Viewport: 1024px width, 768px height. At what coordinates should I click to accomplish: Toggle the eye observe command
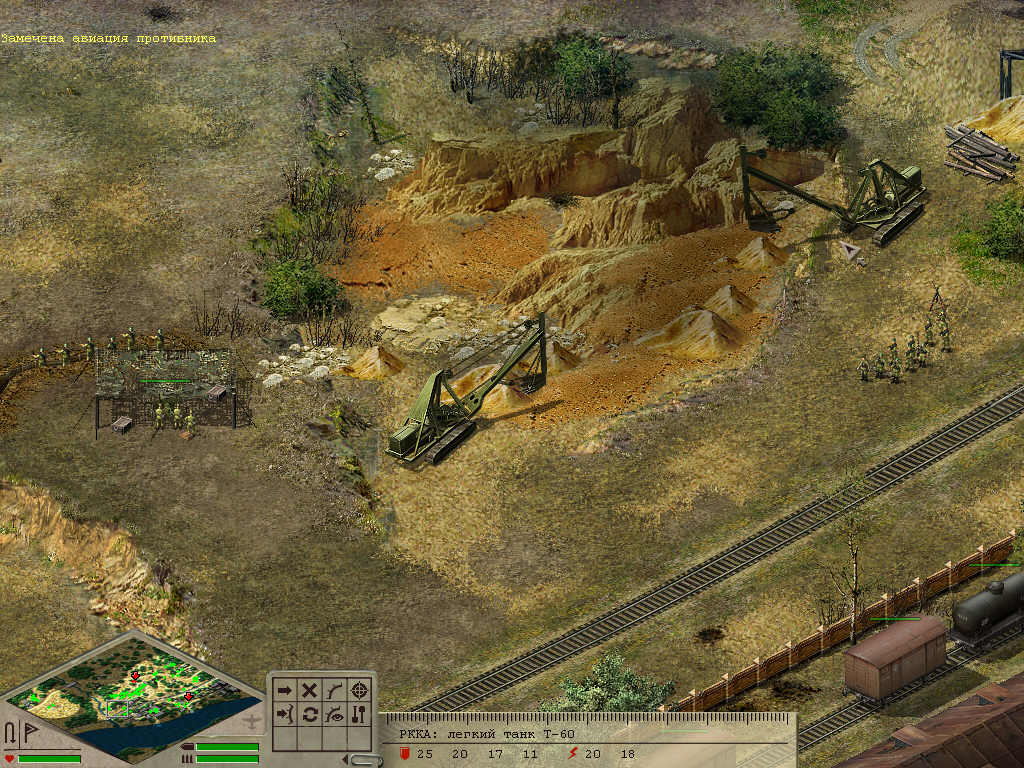click(x=335, y=715)
